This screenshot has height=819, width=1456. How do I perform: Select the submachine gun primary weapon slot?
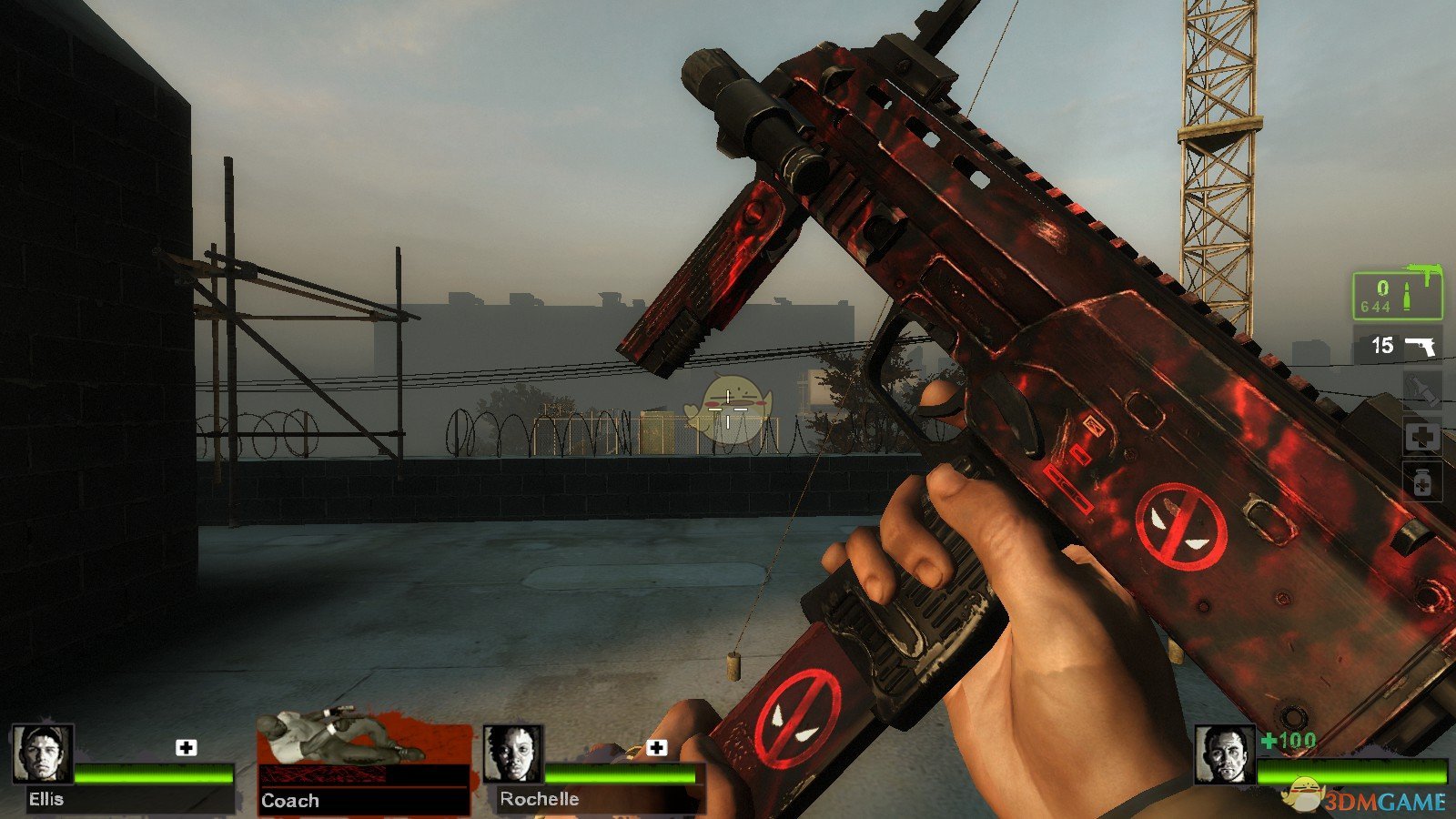pyautogui.click(x=1397, y=296)
